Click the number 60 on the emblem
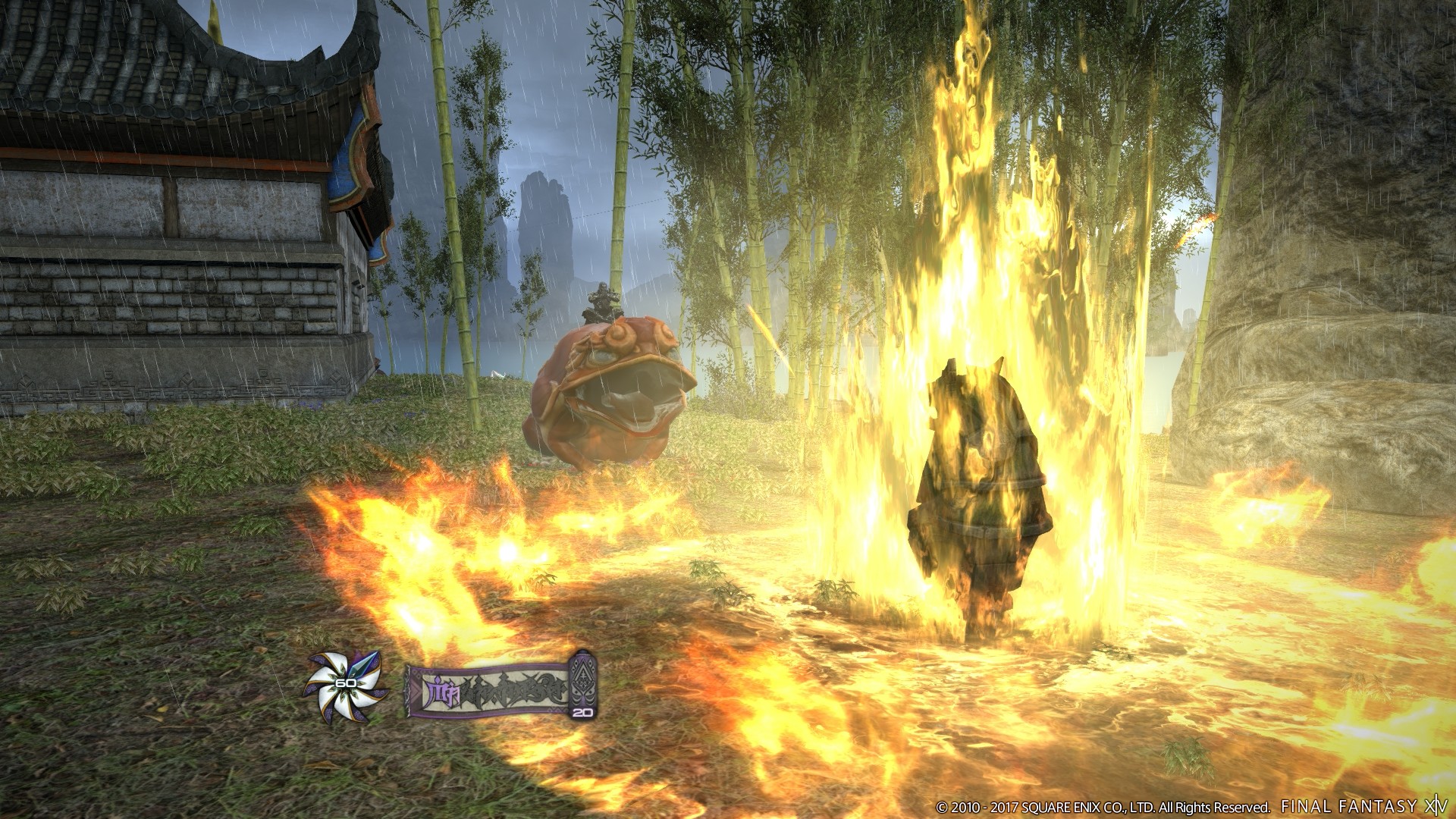 point(345,682)
